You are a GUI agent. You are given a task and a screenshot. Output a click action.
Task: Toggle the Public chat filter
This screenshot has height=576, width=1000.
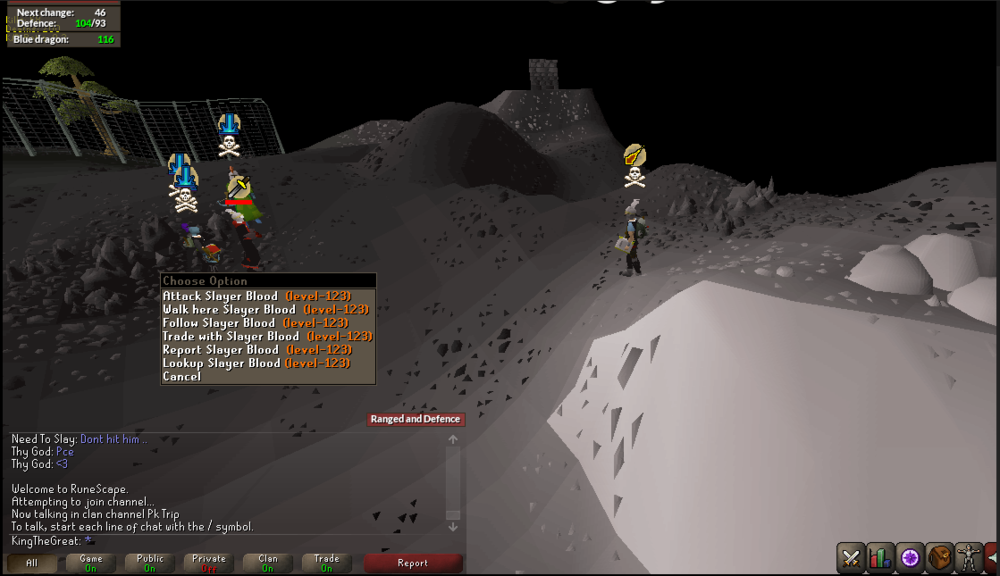(x=150, y=563)
